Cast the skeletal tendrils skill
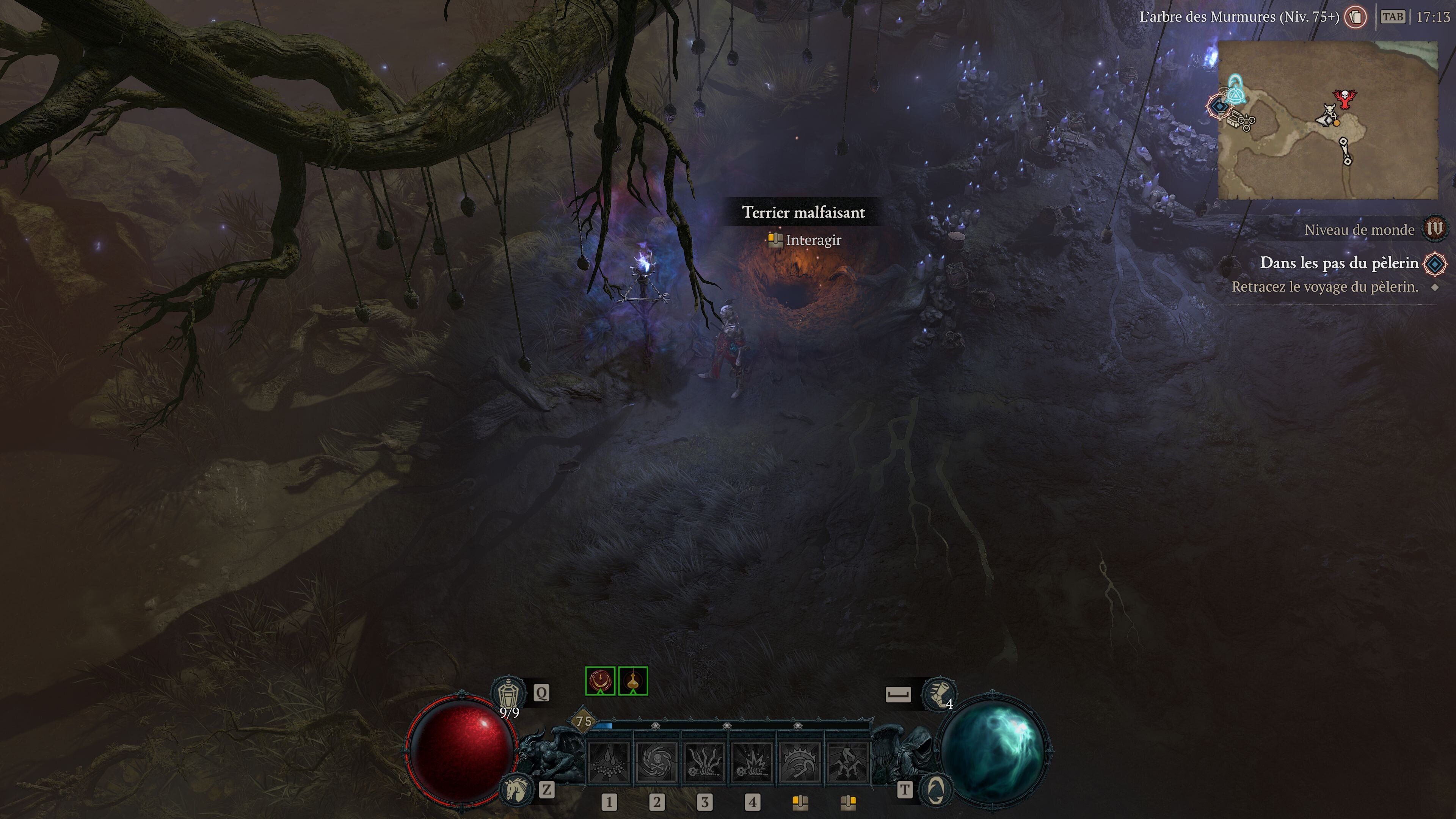 coord(705,763)
